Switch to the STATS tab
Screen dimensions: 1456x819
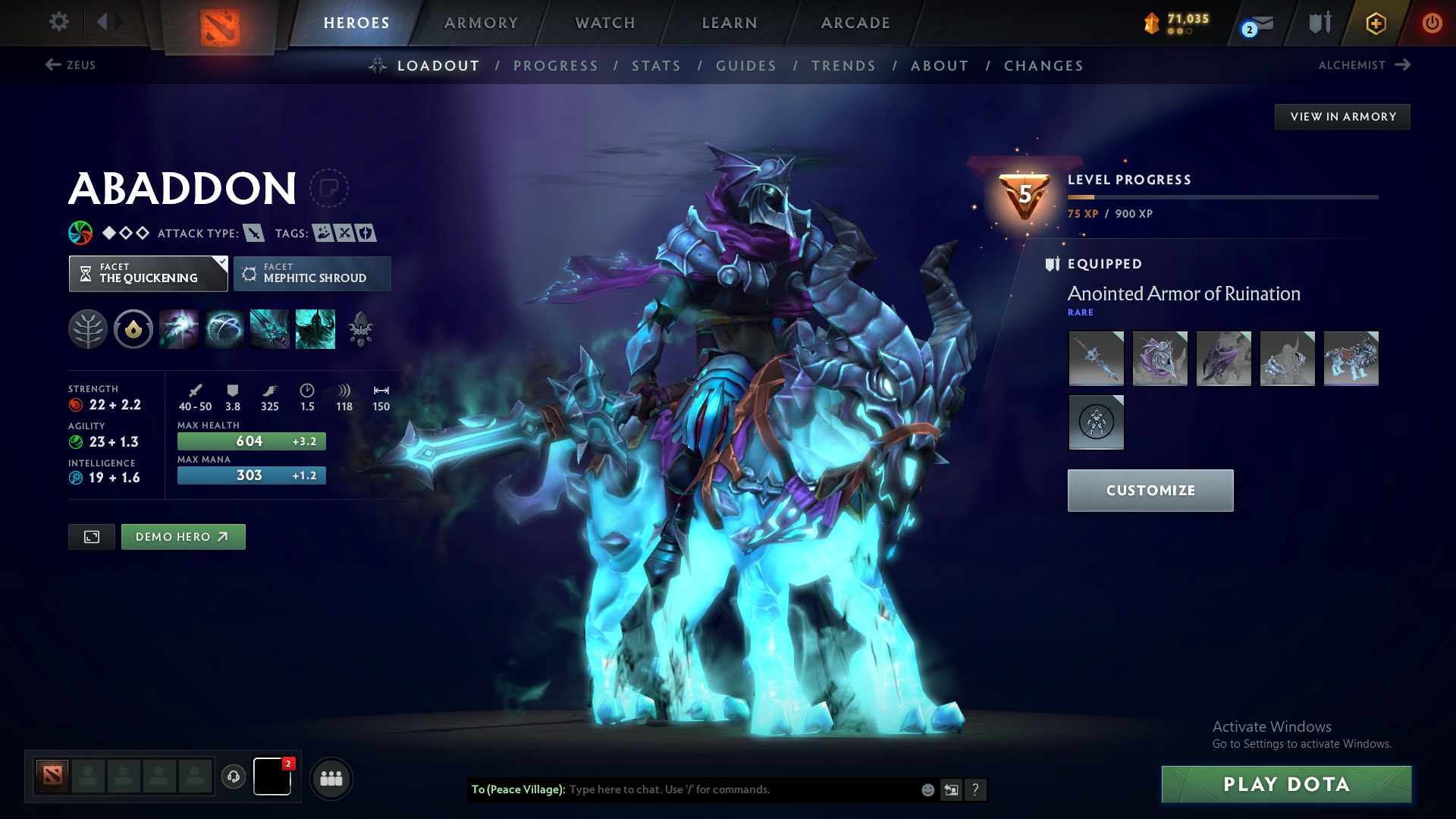(x=656, y=66)
